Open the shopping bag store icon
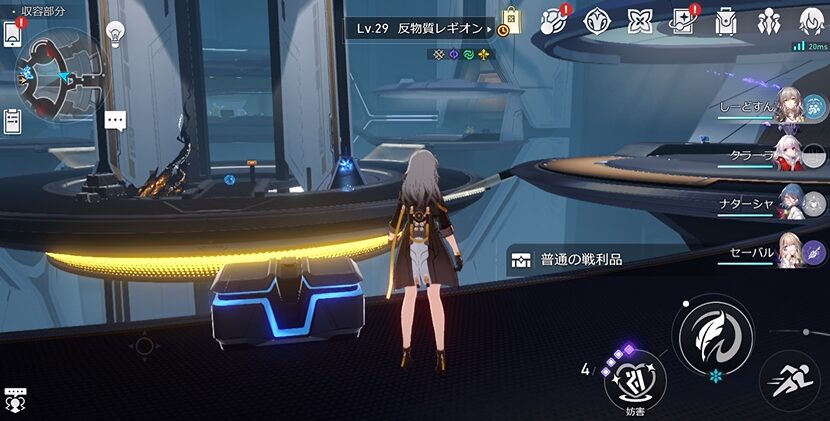 pyautogui.click(x=511, y=22)
